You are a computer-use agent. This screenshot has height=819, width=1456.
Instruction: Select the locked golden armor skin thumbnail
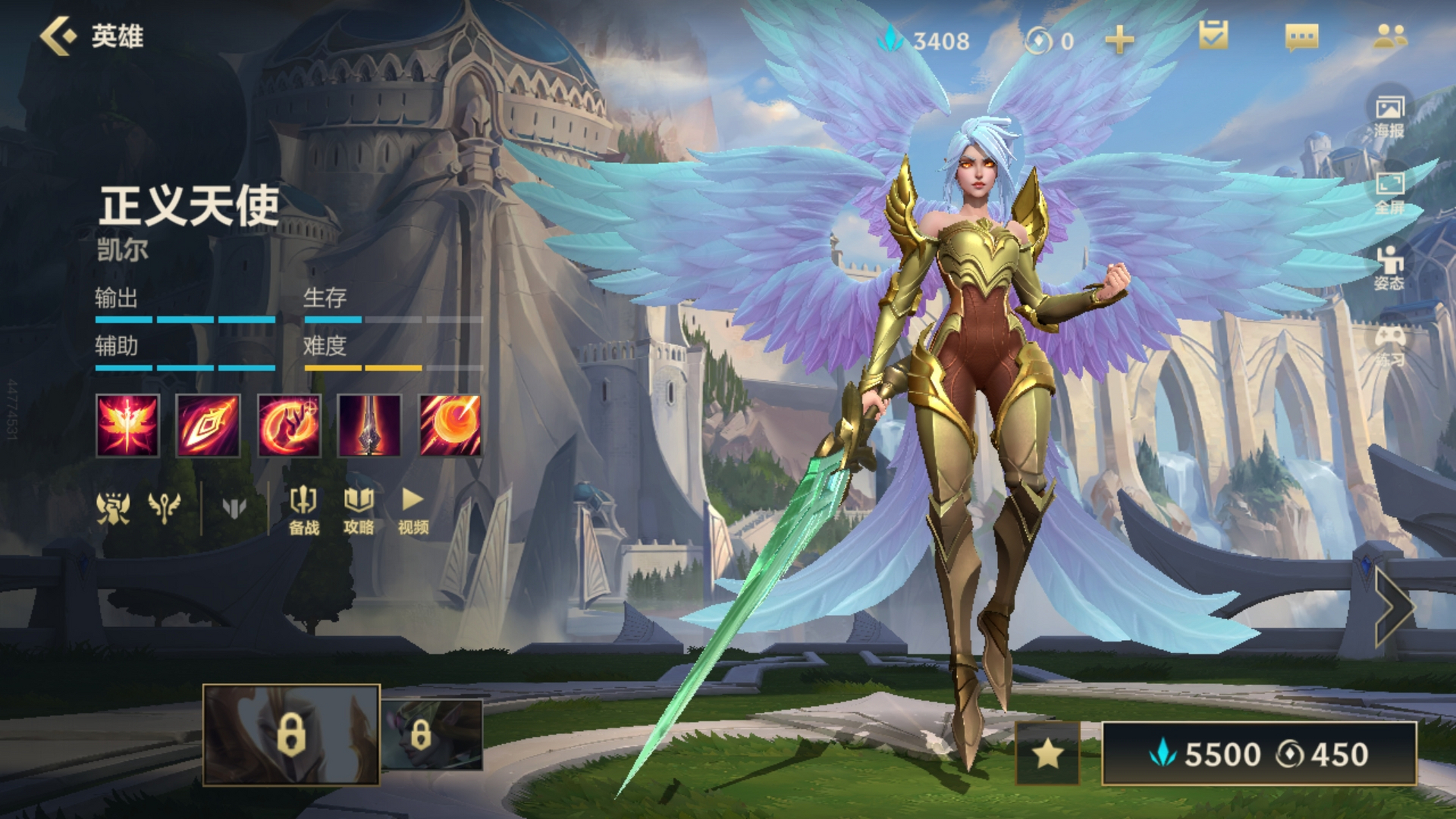291,735
